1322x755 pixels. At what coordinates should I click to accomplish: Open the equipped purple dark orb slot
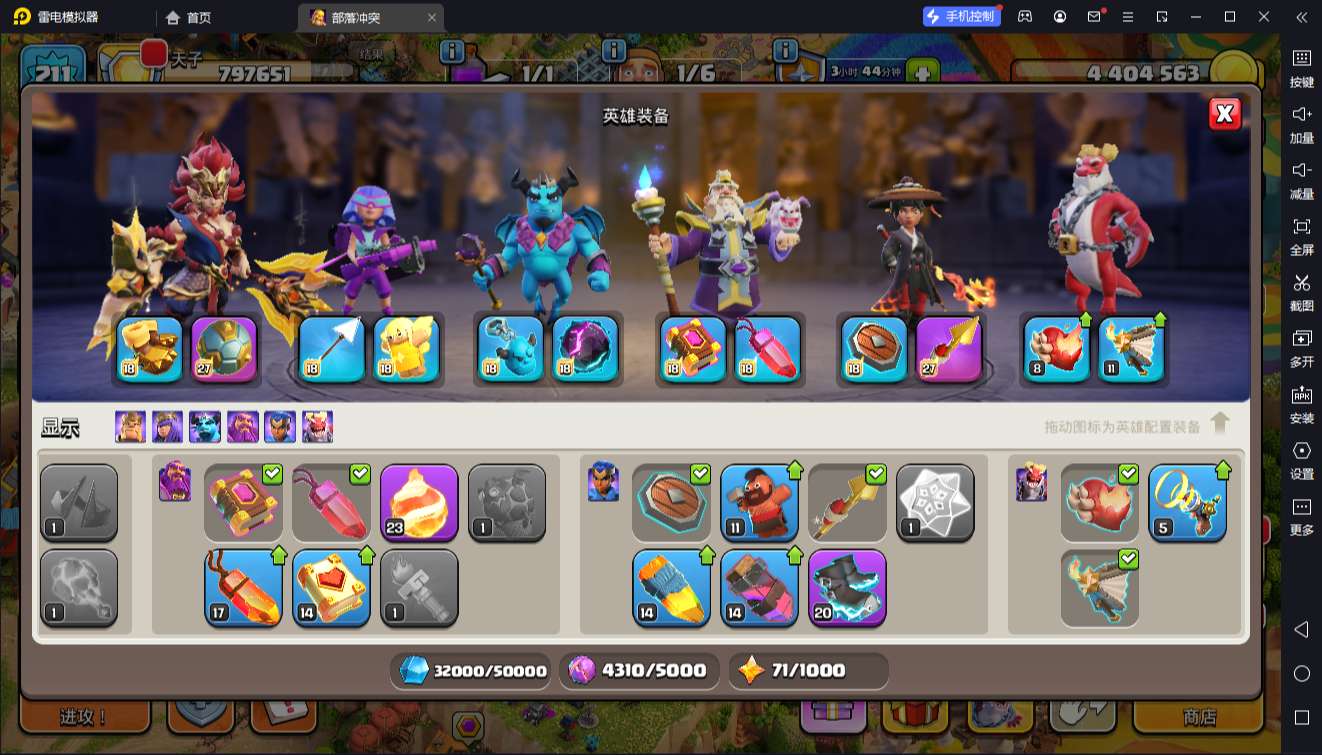[585, 349]
